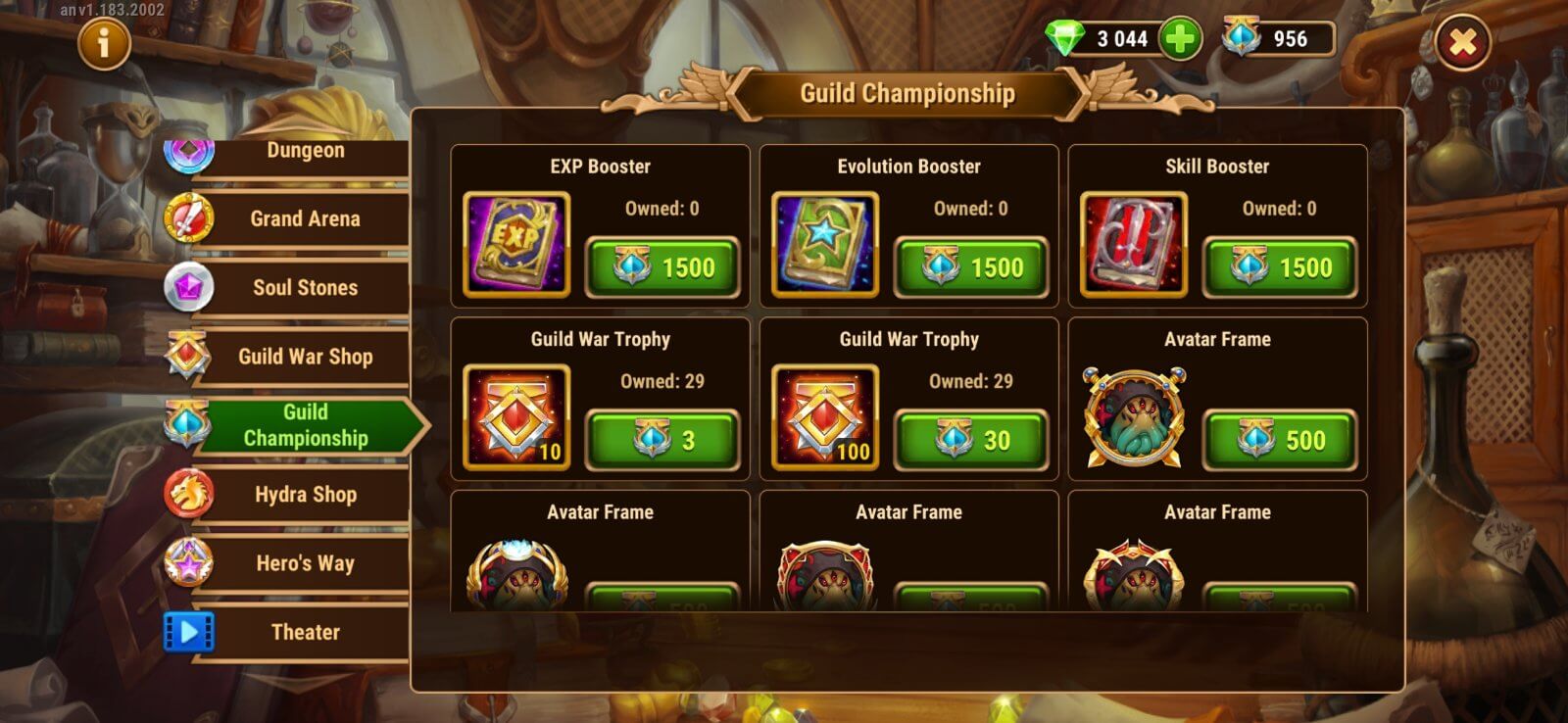1568x723 pixels.
Task: Buy the EXP Booster for 1500
Action: pyautogui.click(x=664, y=265)
